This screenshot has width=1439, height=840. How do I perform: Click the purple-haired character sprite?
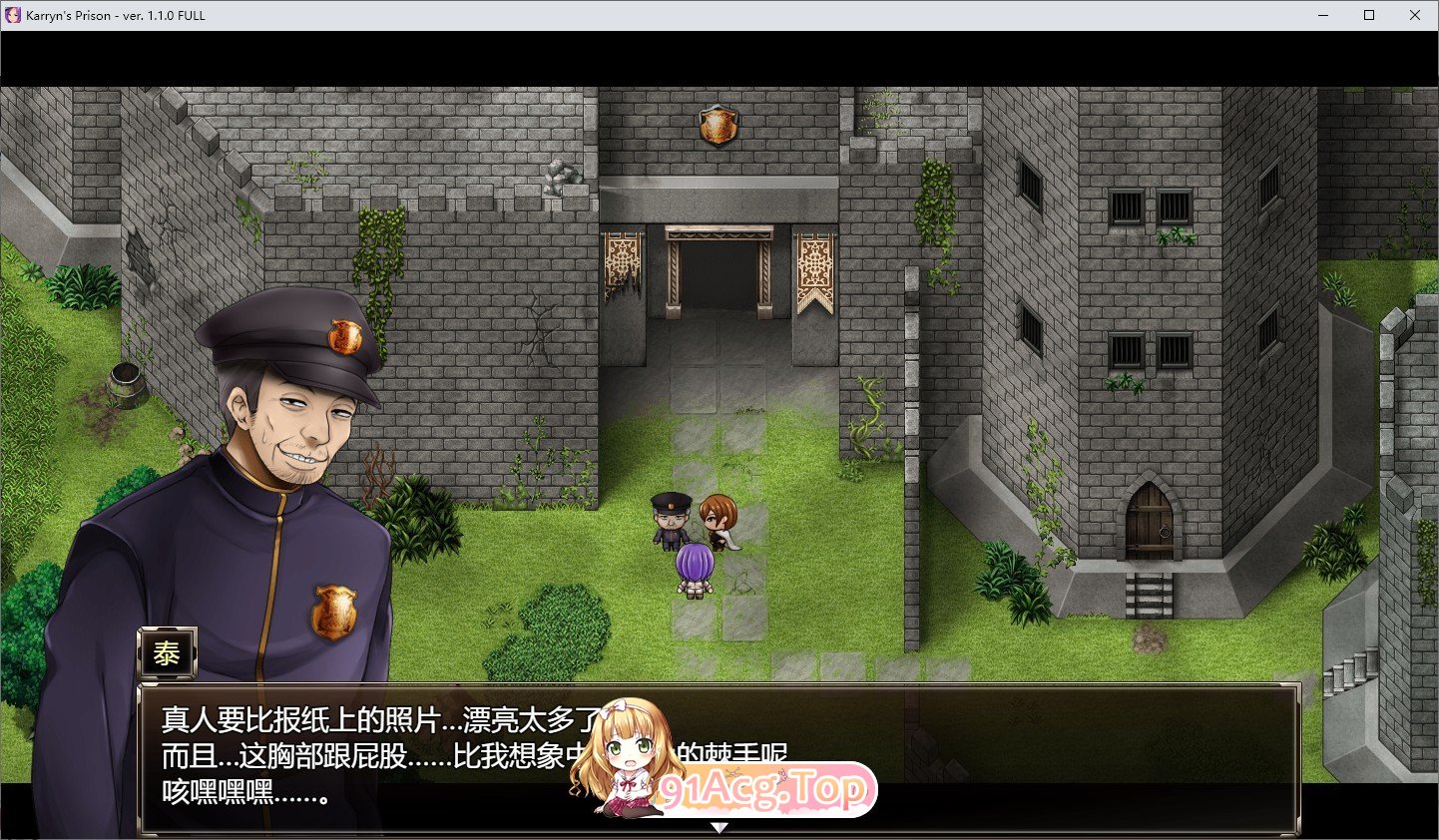697,564
